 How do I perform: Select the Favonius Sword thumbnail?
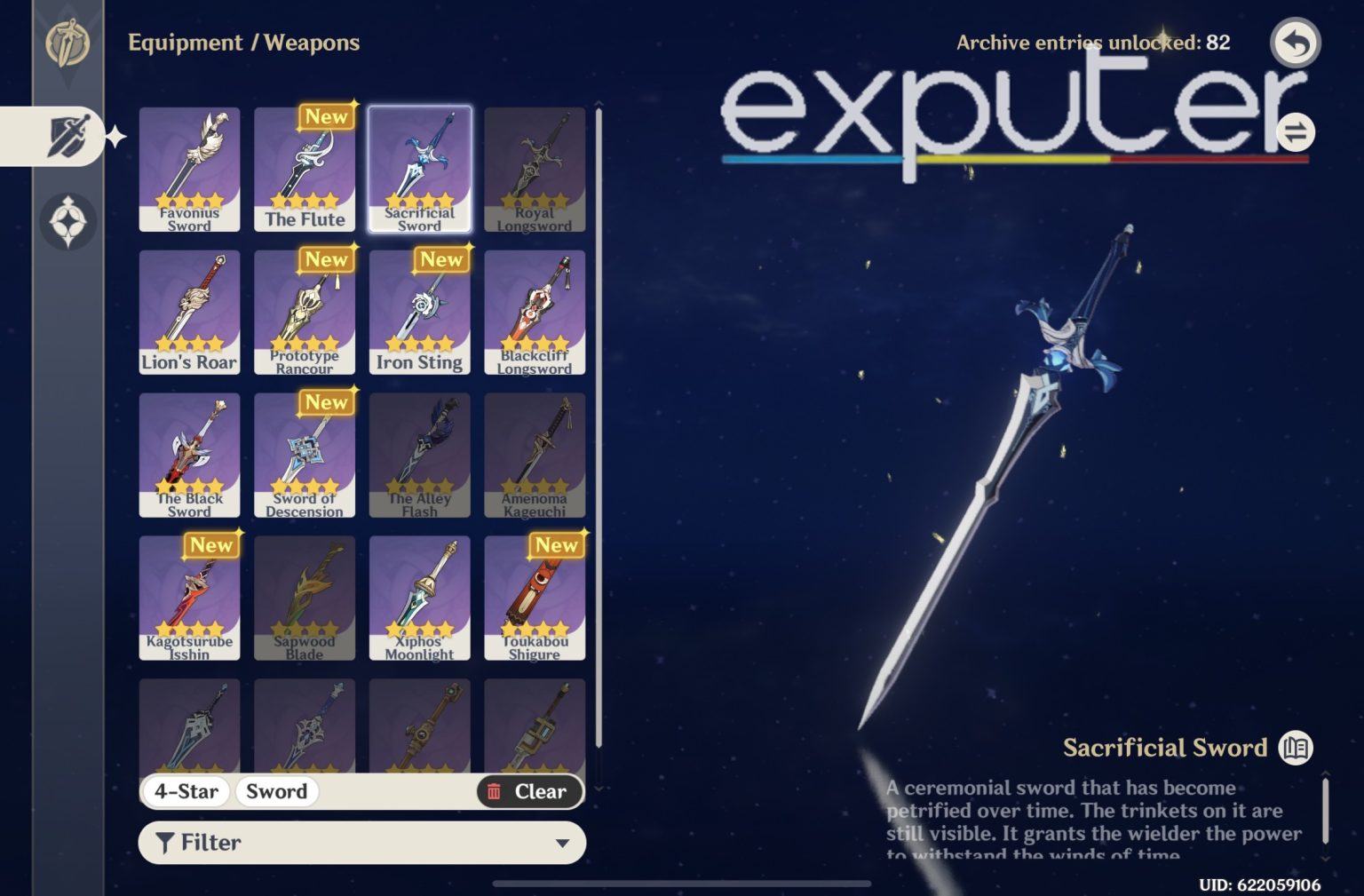pyautogui.click(x=189, y=169)
